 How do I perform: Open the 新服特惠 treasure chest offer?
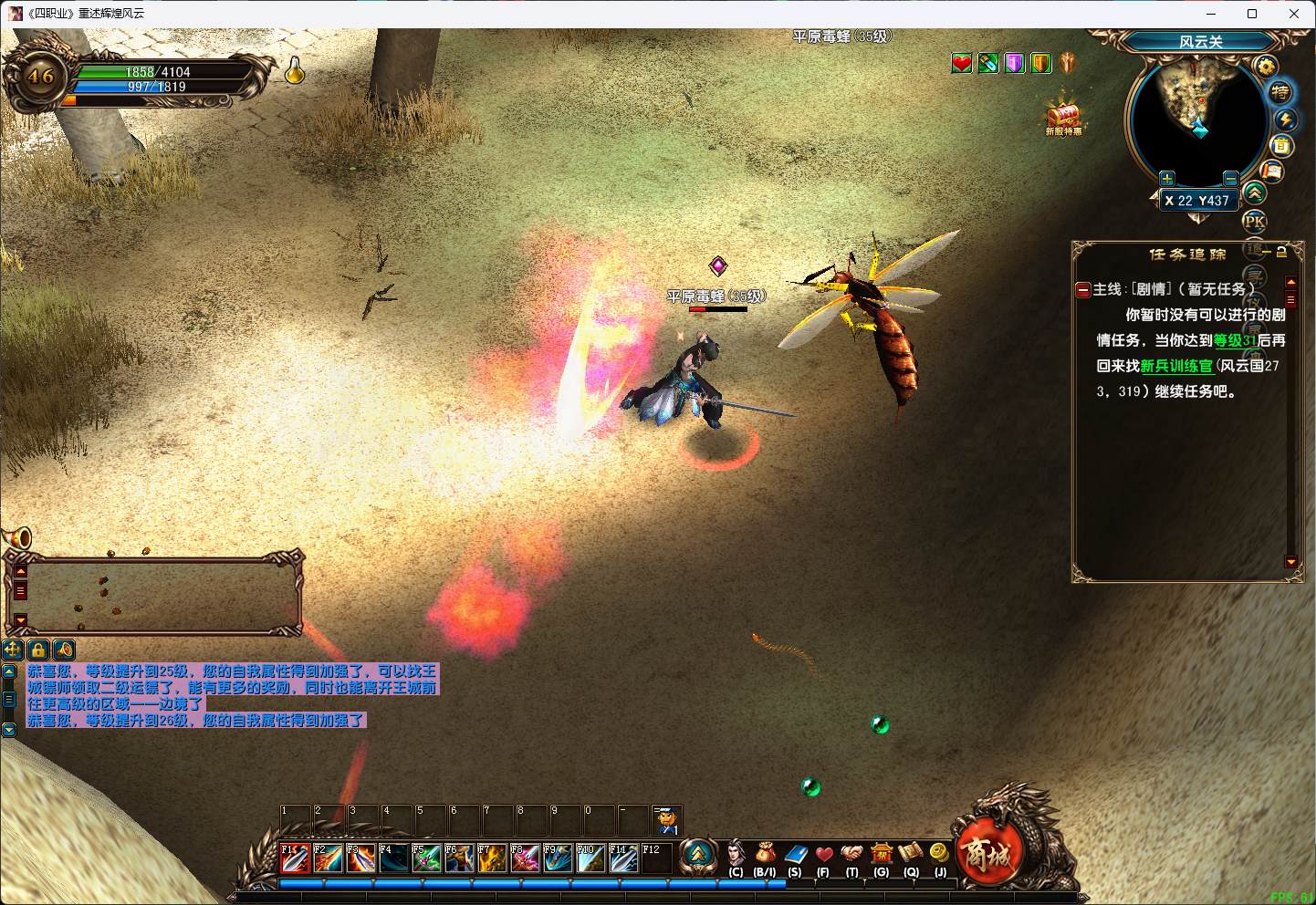1063,116
